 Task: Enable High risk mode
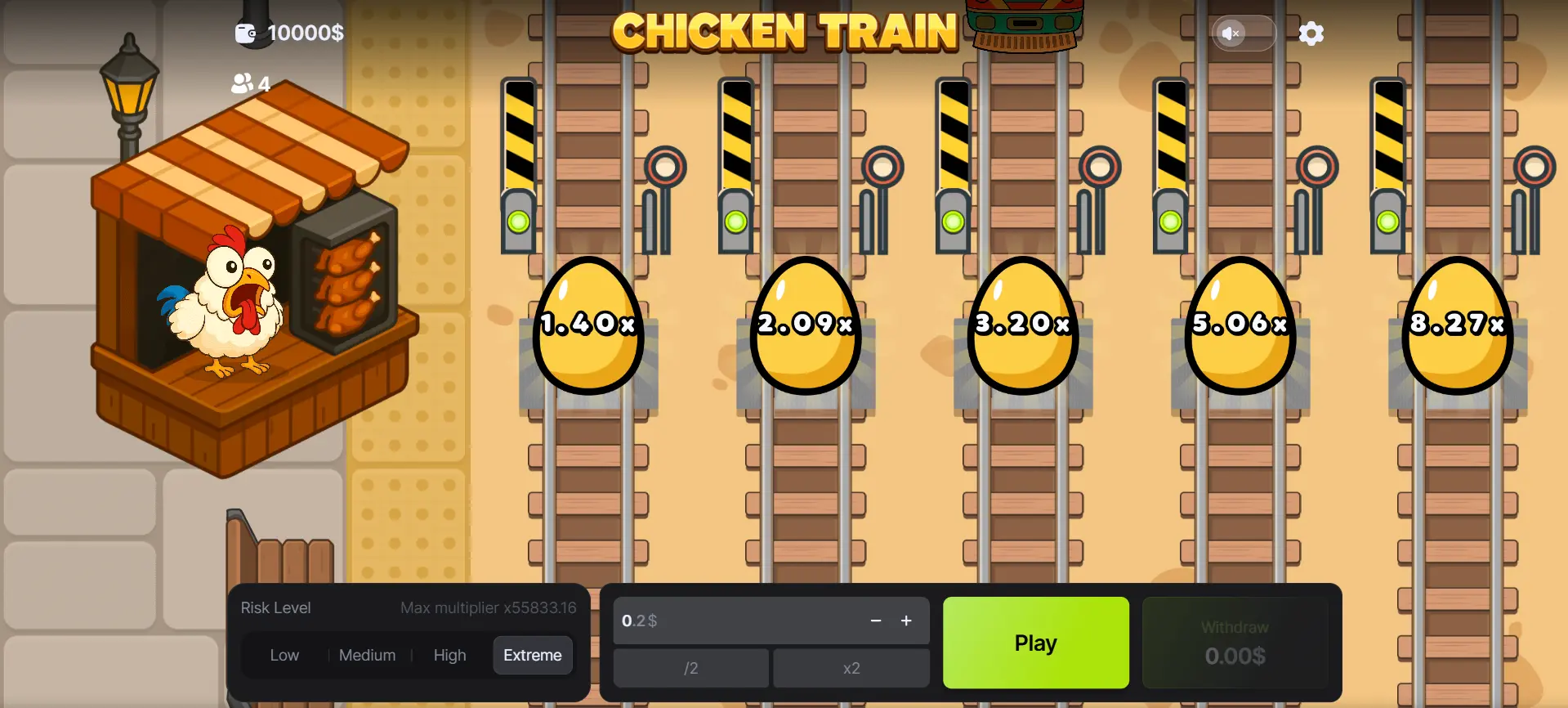point(449,654)
